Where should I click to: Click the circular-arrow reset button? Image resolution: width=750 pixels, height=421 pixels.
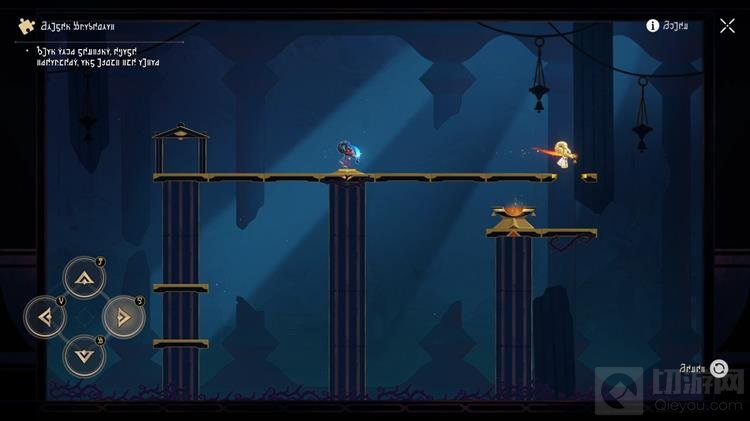718,369
